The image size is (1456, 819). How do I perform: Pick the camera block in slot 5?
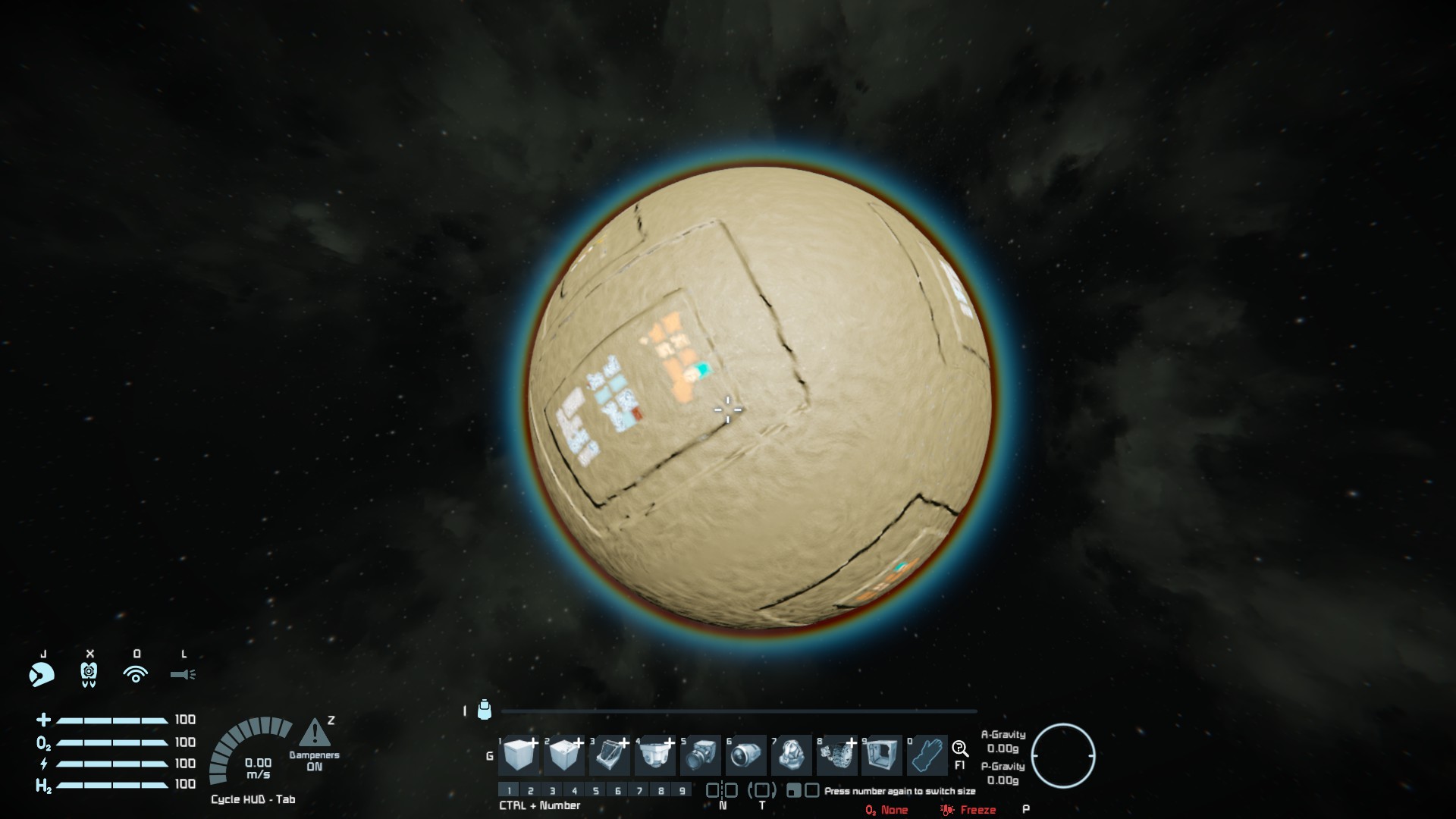tap(700, 755)
